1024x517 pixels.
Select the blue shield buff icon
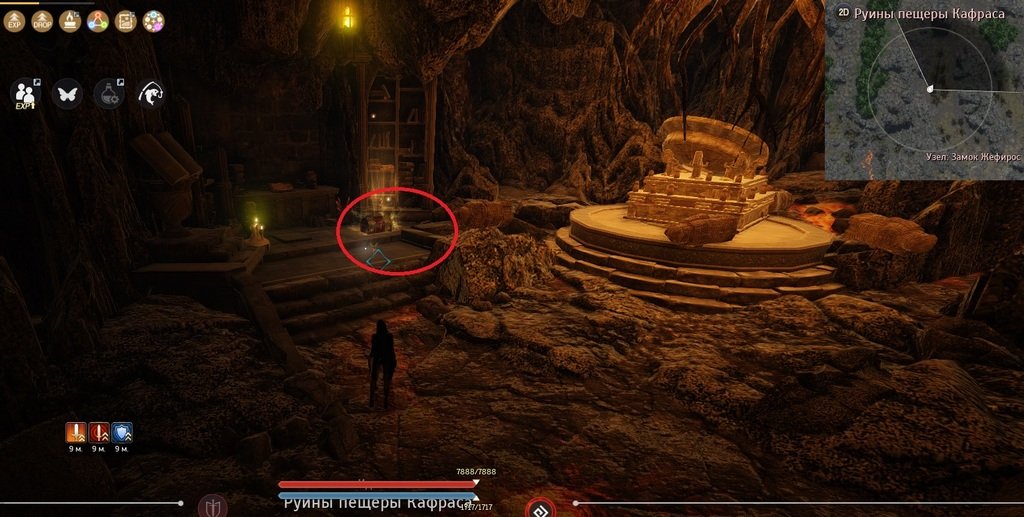(x=122, y=432)
